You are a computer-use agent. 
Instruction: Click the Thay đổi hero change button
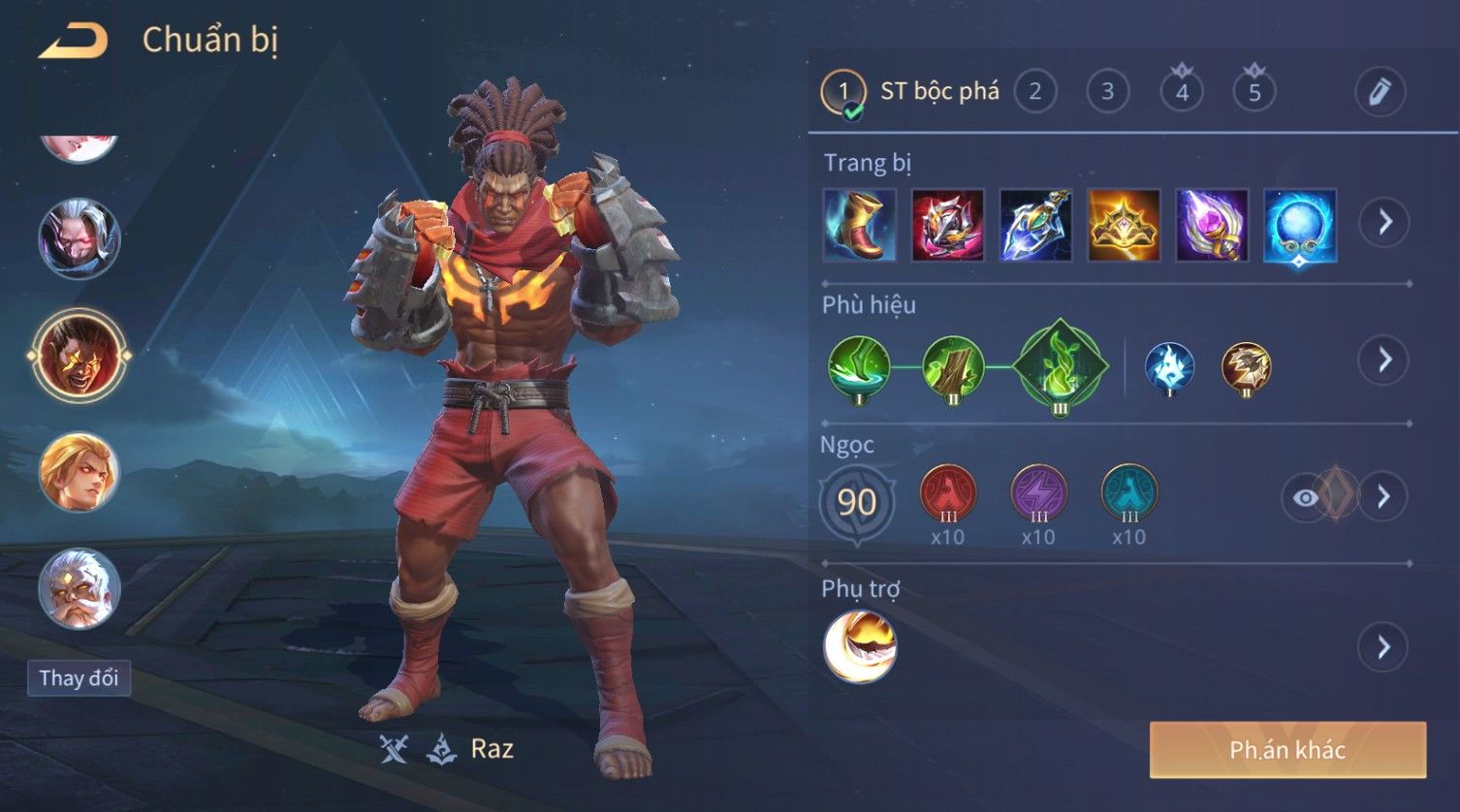coord(79,678)
